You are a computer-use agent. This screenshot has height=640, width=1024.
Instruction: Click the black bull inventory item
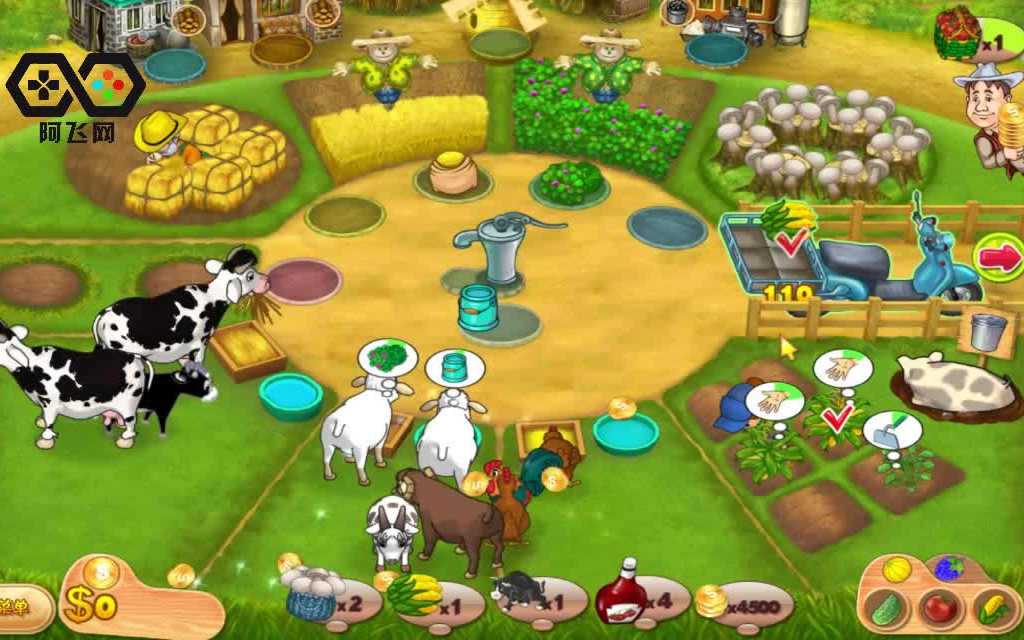(x=518, y=593)
